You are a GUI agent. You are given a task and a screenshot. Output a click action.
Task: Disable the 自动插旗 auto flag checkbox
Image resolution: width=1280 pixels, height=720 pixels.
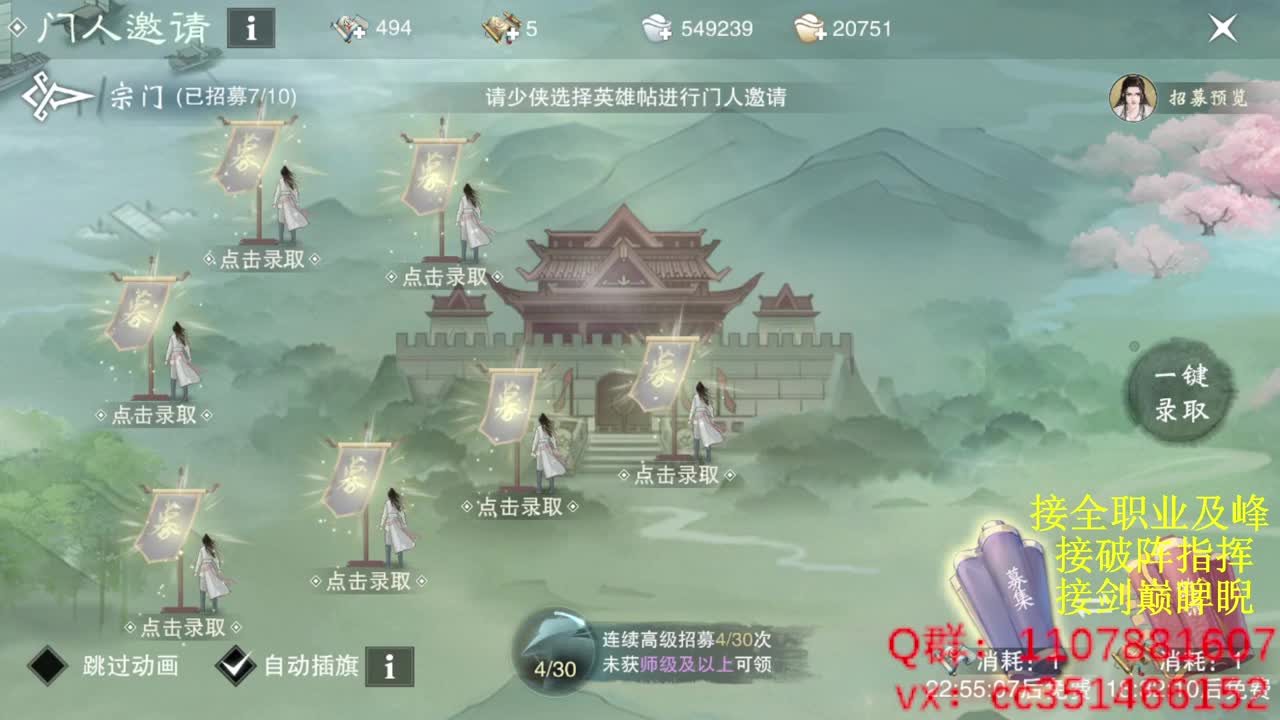coord(234,664)
